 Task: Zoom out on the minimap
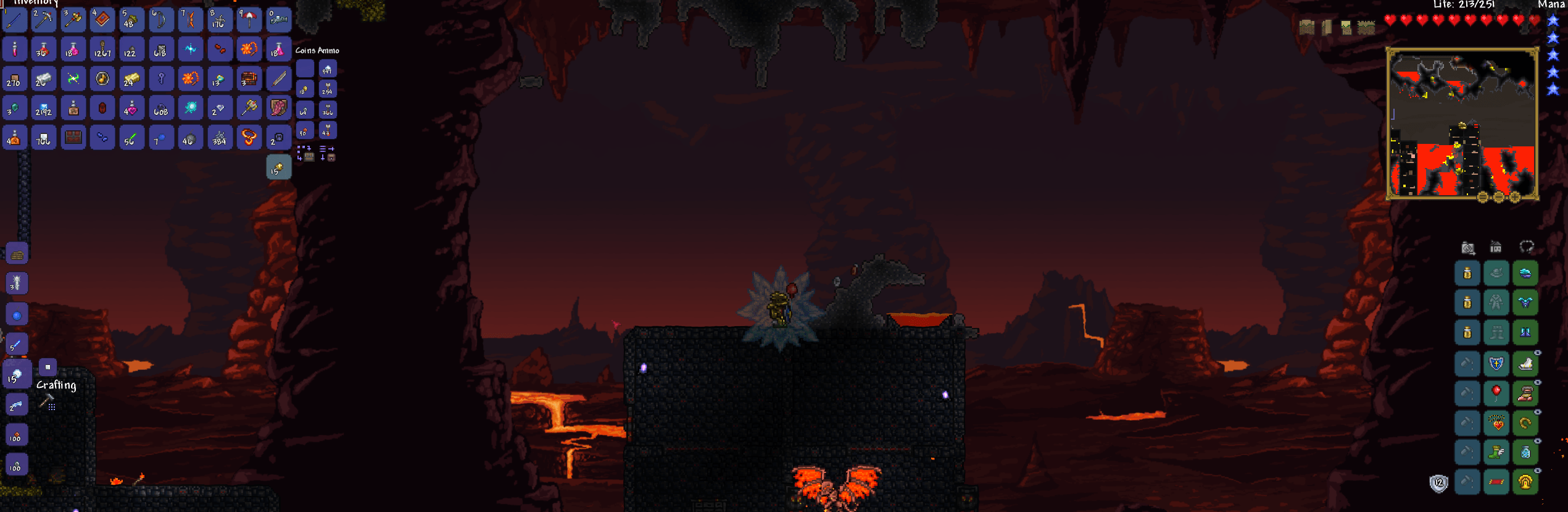point(1500,198)
